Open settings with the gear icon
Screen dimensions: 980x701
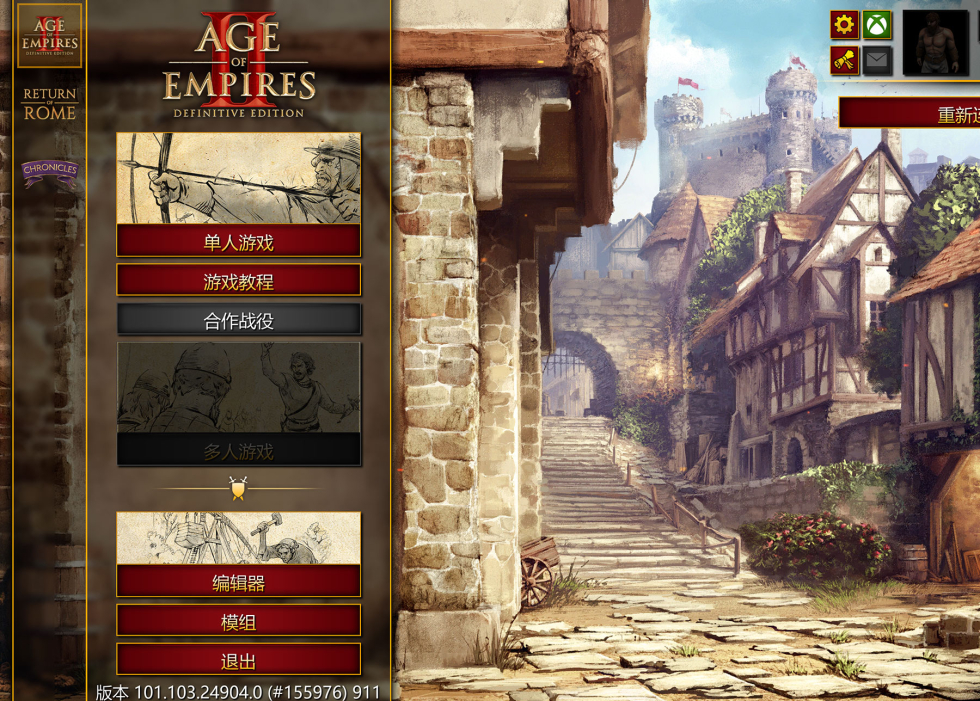[844, 25]
